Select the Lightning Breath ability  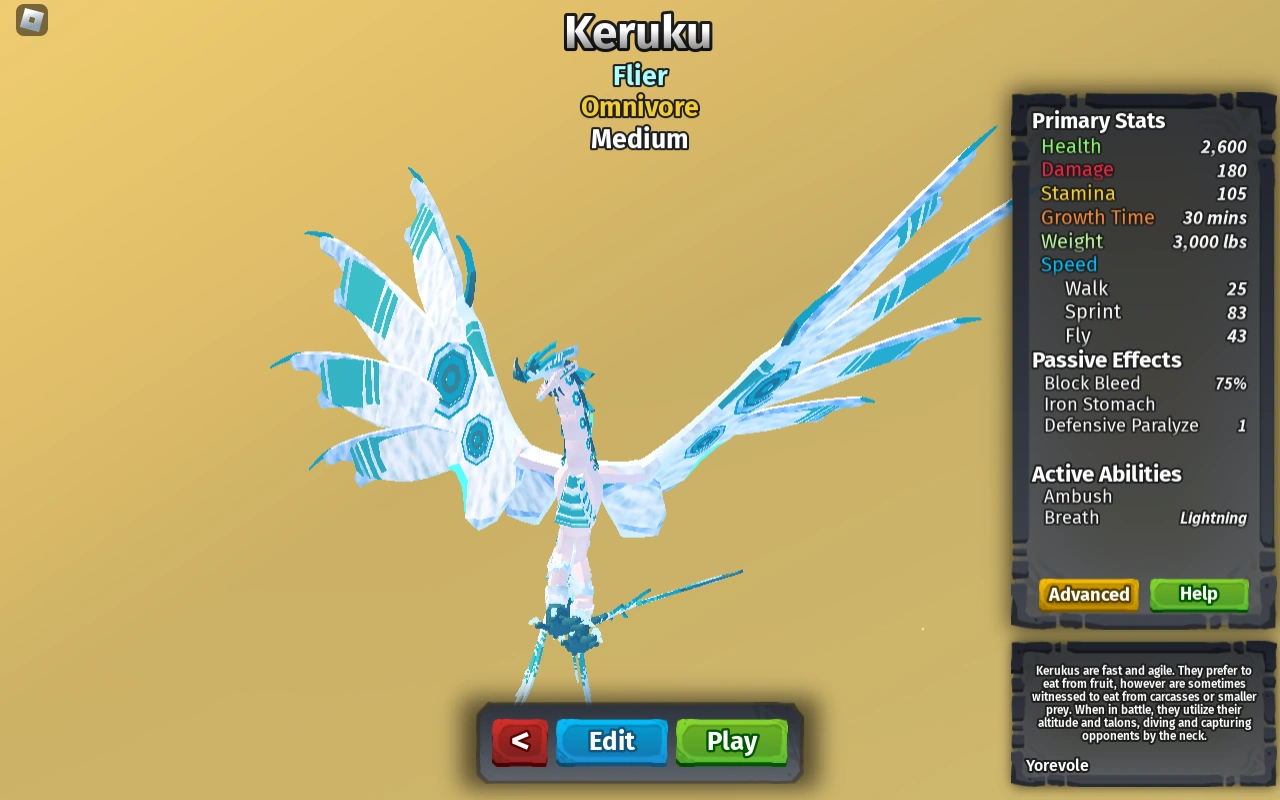click(x=1213, y=517)
